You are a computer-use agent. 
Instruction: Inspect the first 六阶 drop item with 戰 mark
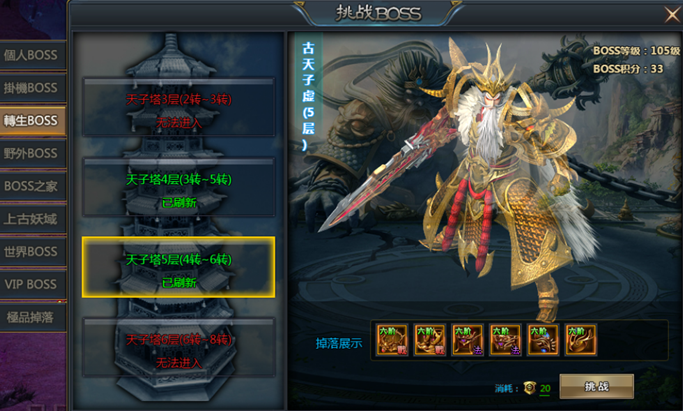click(x=390, y=340)
